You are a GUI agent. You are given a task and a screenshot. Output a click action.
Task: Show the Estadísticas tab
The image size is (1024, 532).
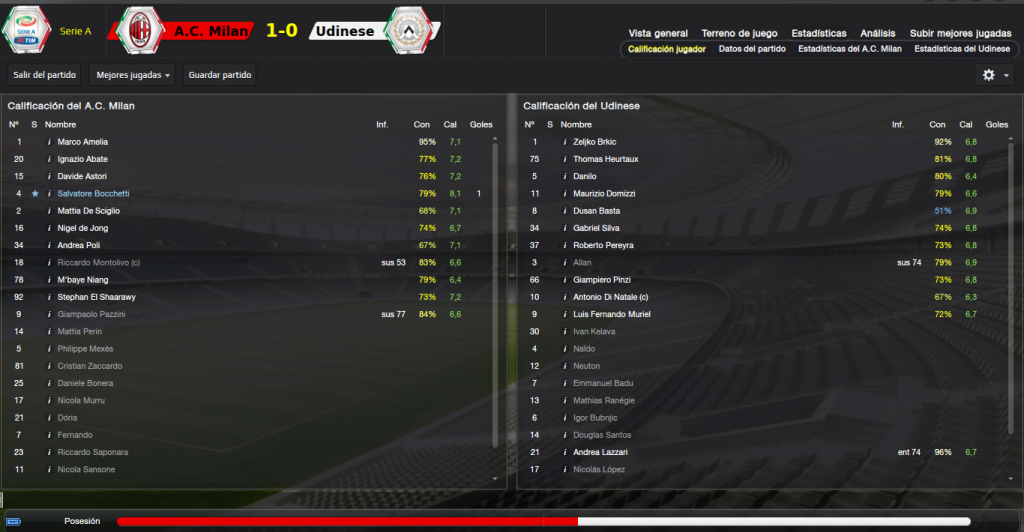[818, 33]
